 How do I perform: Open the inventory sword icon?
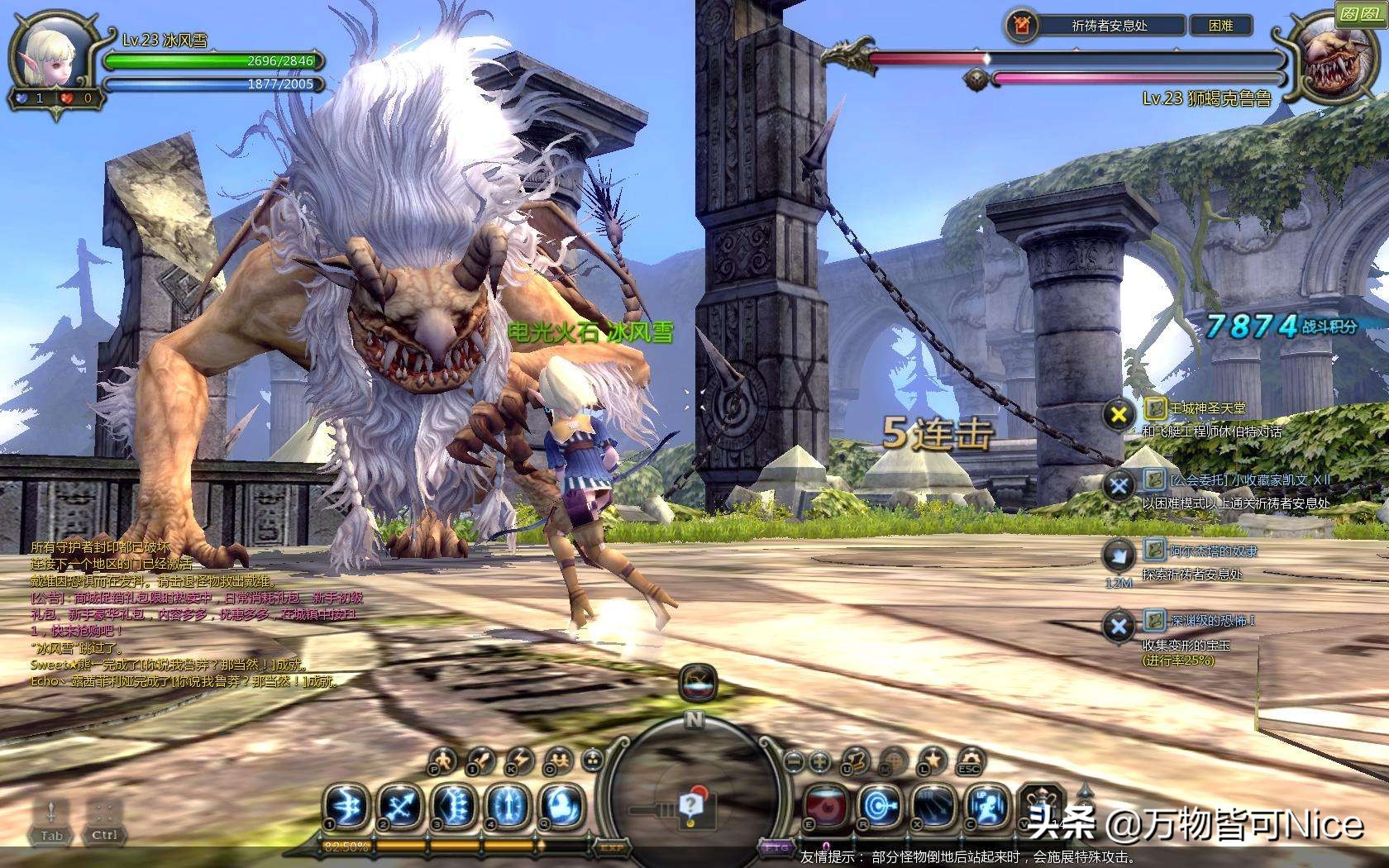[481, 760]
